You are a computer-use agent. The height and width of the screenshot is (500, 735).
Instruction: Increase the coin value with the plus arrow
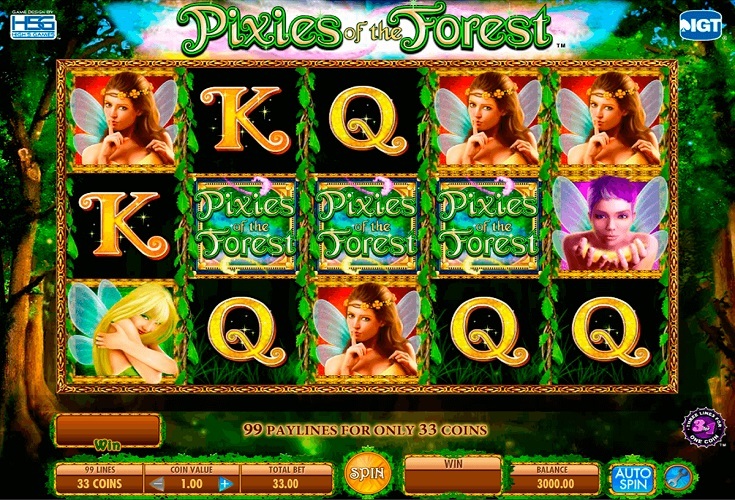coord(223,484)
